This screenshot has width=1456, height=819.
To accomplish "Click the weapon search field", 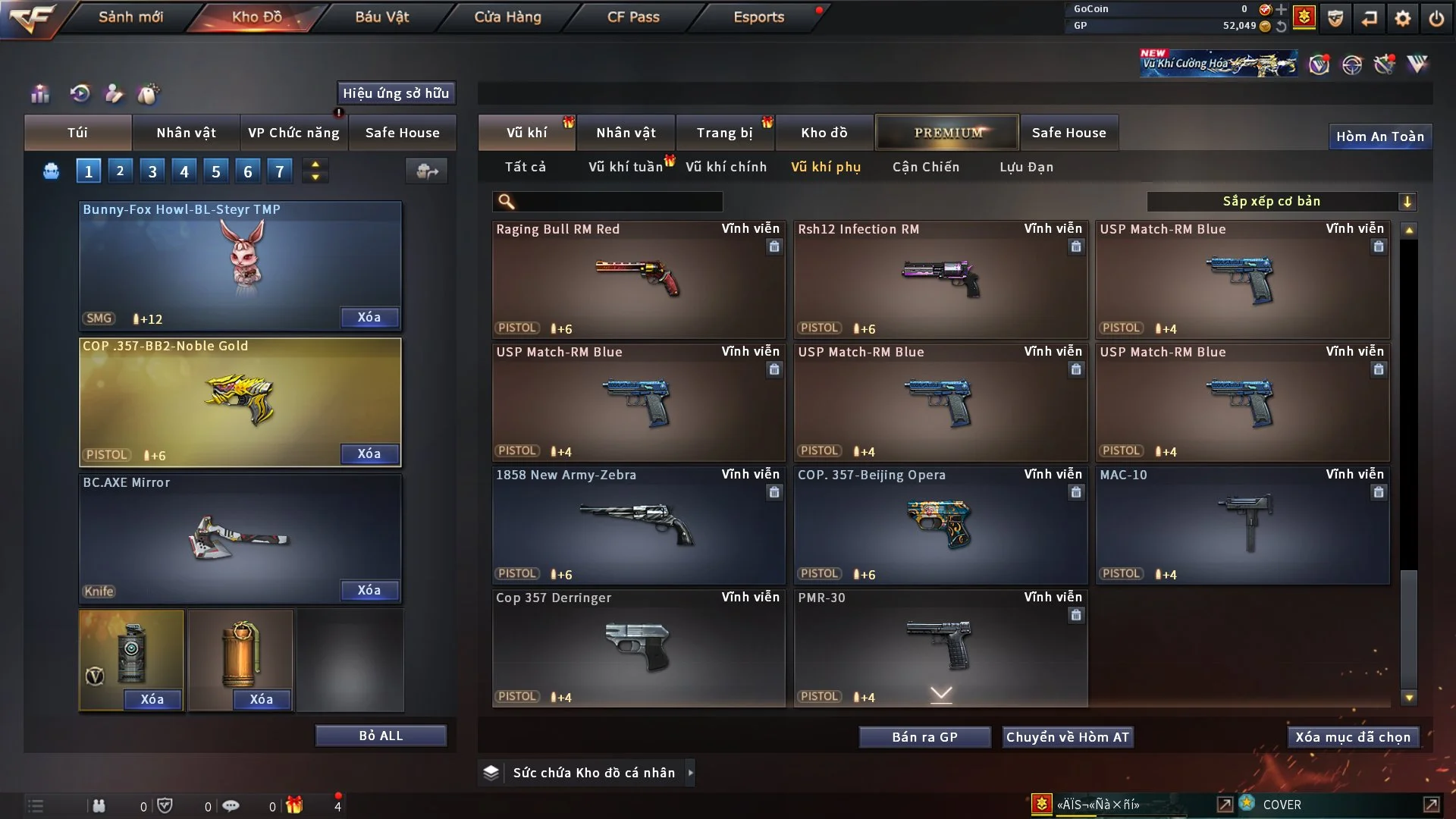I will 618,201.
